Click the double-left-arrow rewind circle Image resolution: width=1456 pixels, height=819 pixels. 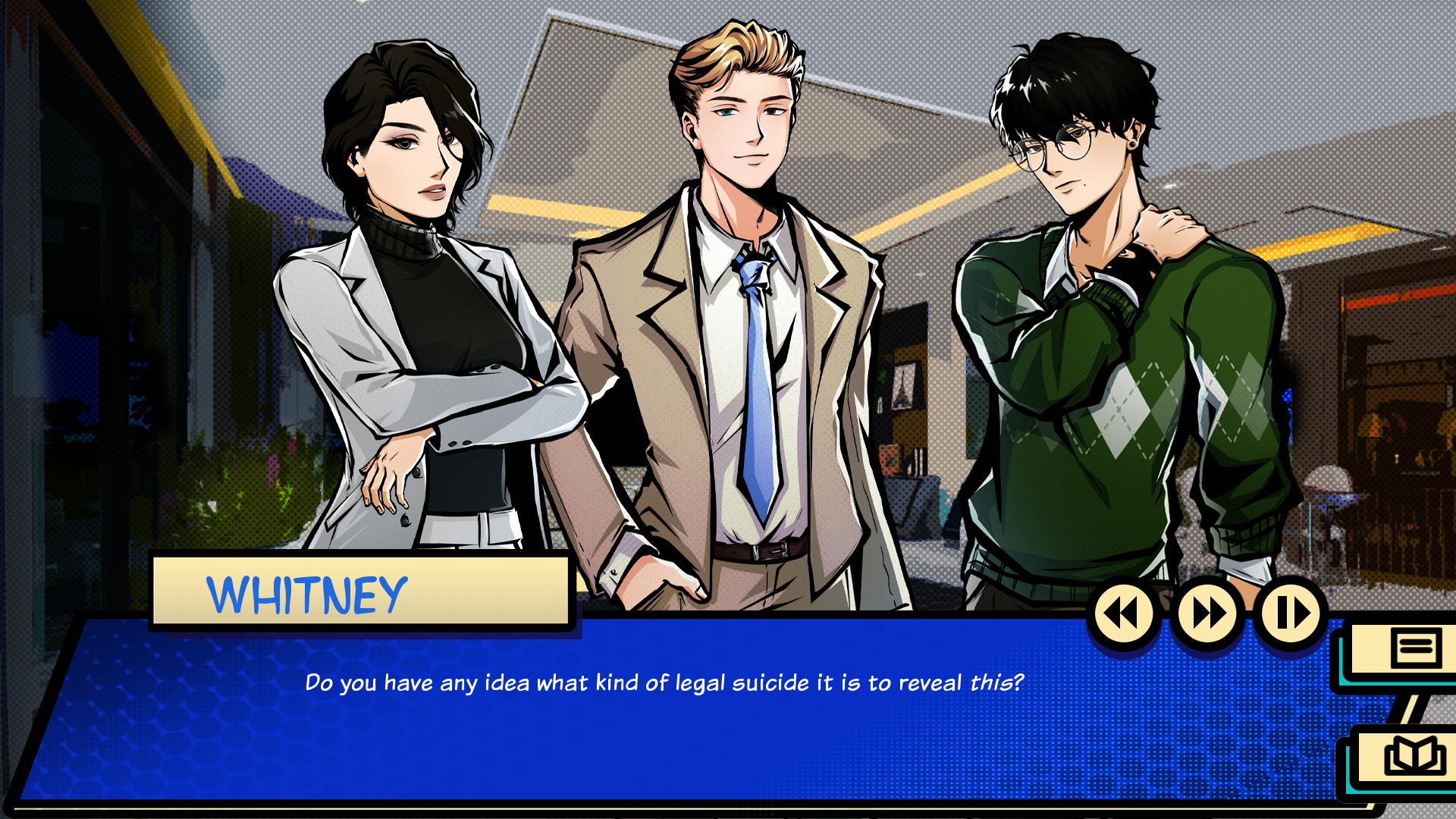[x=1125, y=614]
